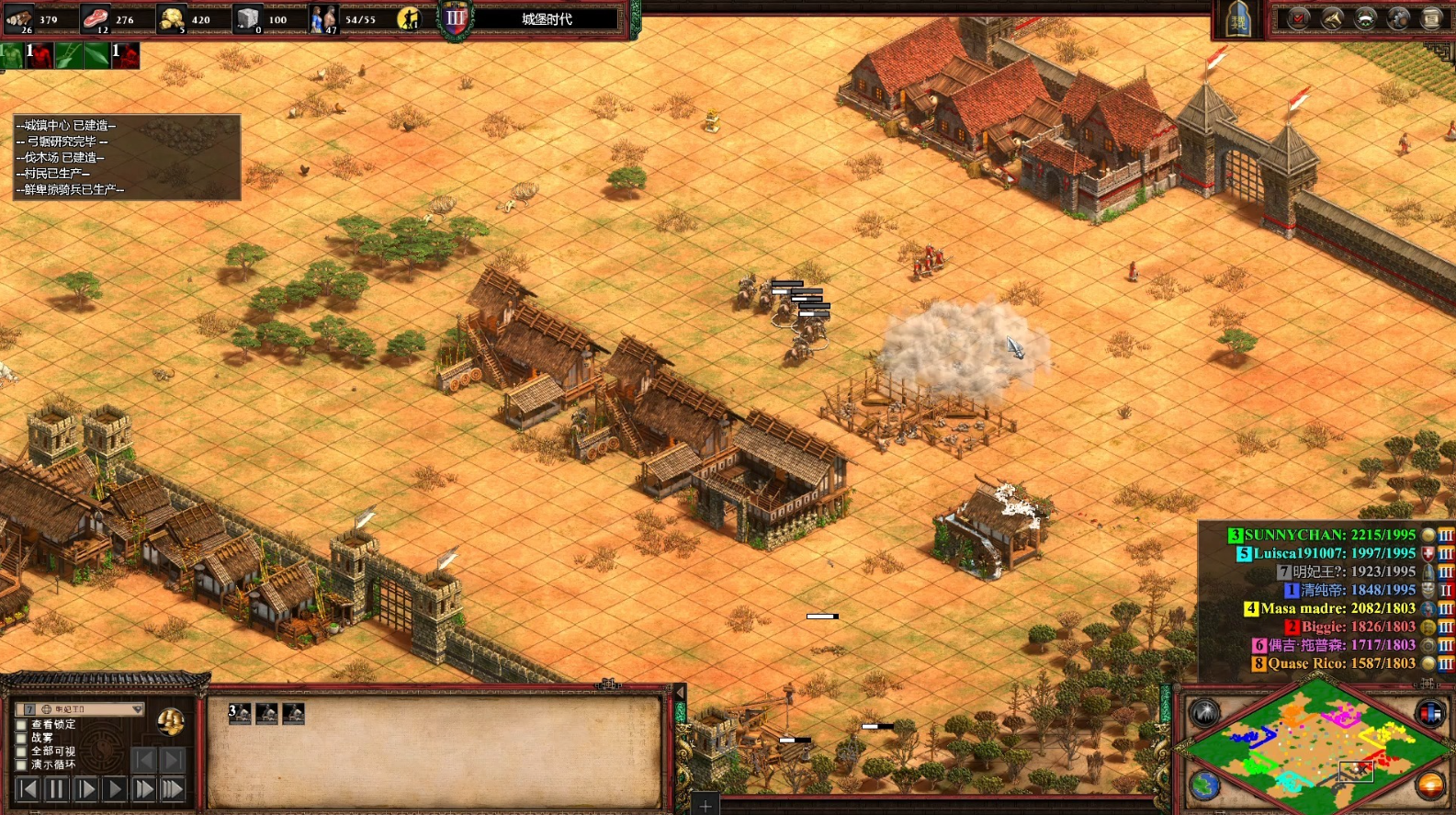1456x815 pixels.
Task: Pause the replay playback
Action: coord(57,788)
